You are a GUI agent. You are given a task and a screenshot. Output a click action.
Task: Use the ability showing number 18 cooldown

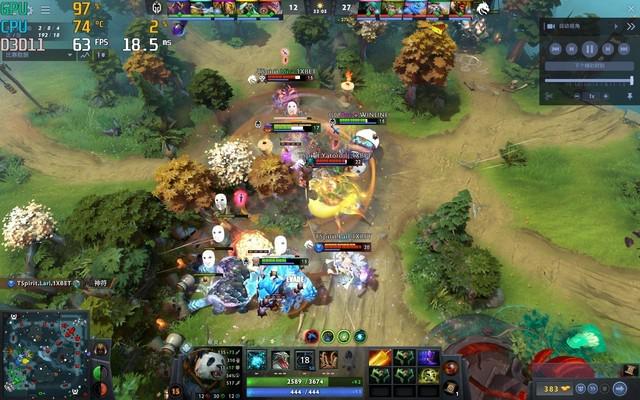(x=305, y=361)
